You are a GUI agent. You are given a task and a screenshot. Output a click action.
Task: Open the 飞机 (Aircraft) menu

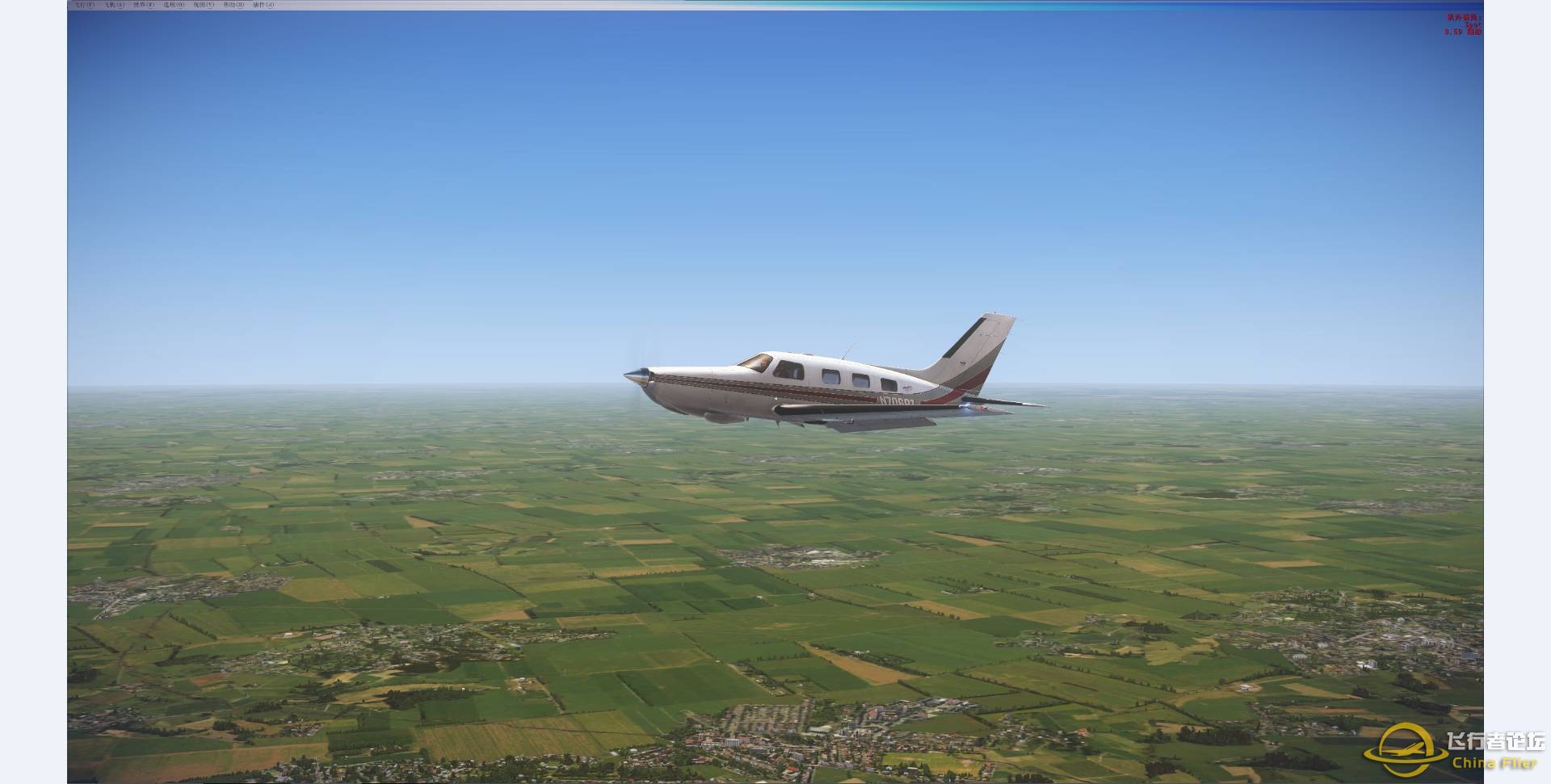coord(114,5)
